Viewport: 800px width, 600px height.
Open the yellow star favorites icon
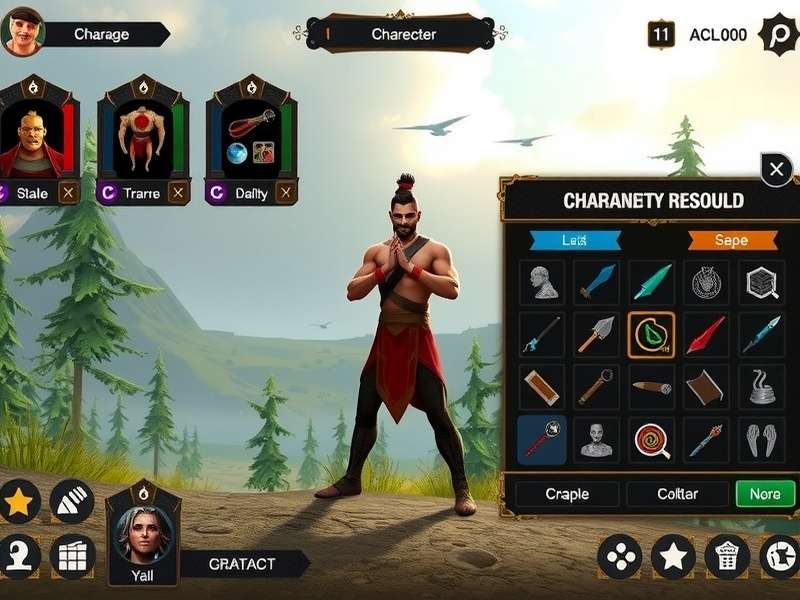18,503
